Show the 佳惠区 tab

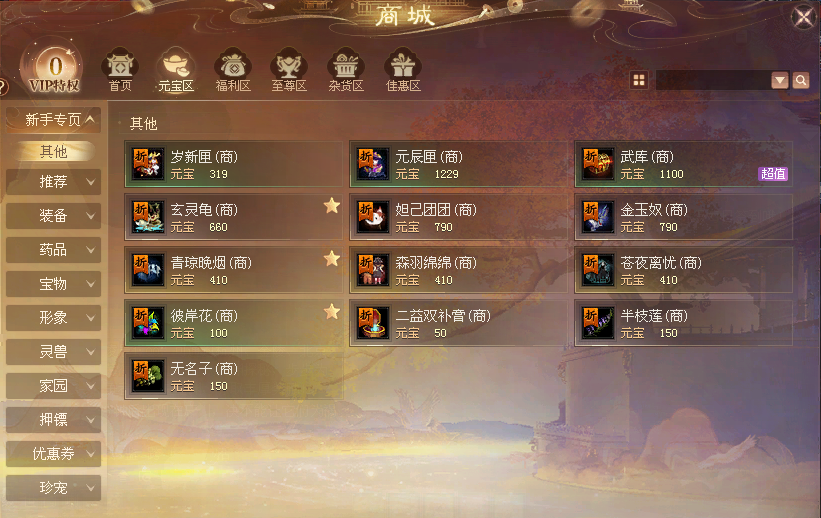(403, 70)
